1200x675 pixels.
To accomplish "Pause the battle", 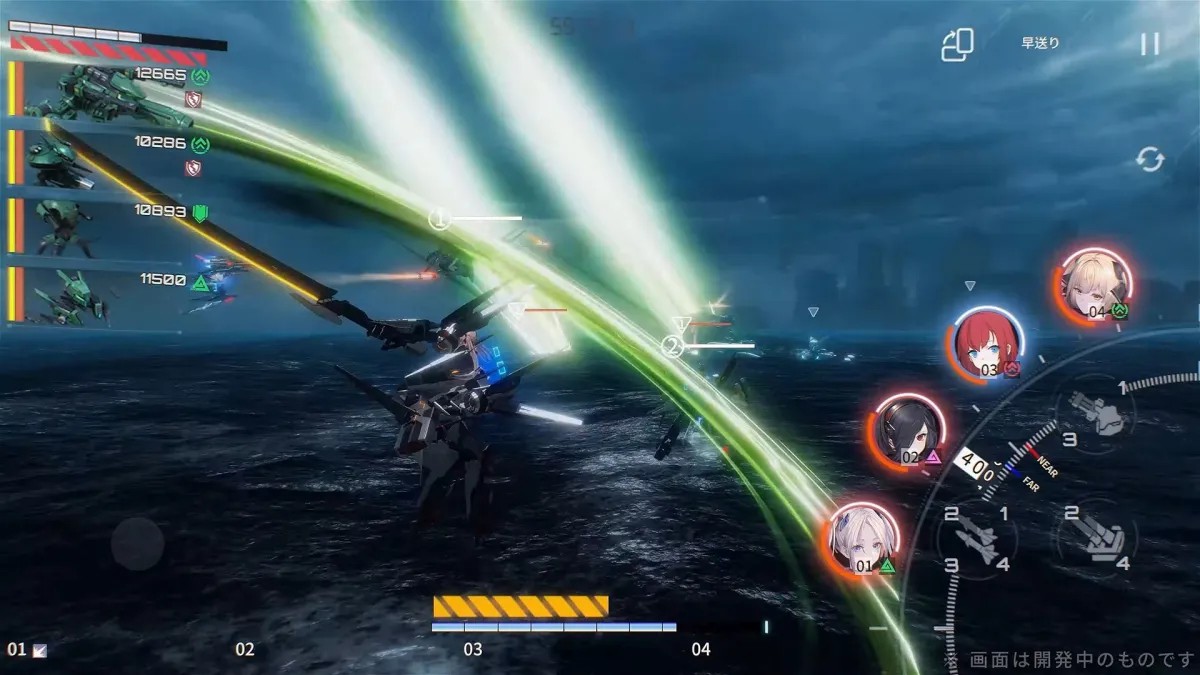I will point(1150,44).
